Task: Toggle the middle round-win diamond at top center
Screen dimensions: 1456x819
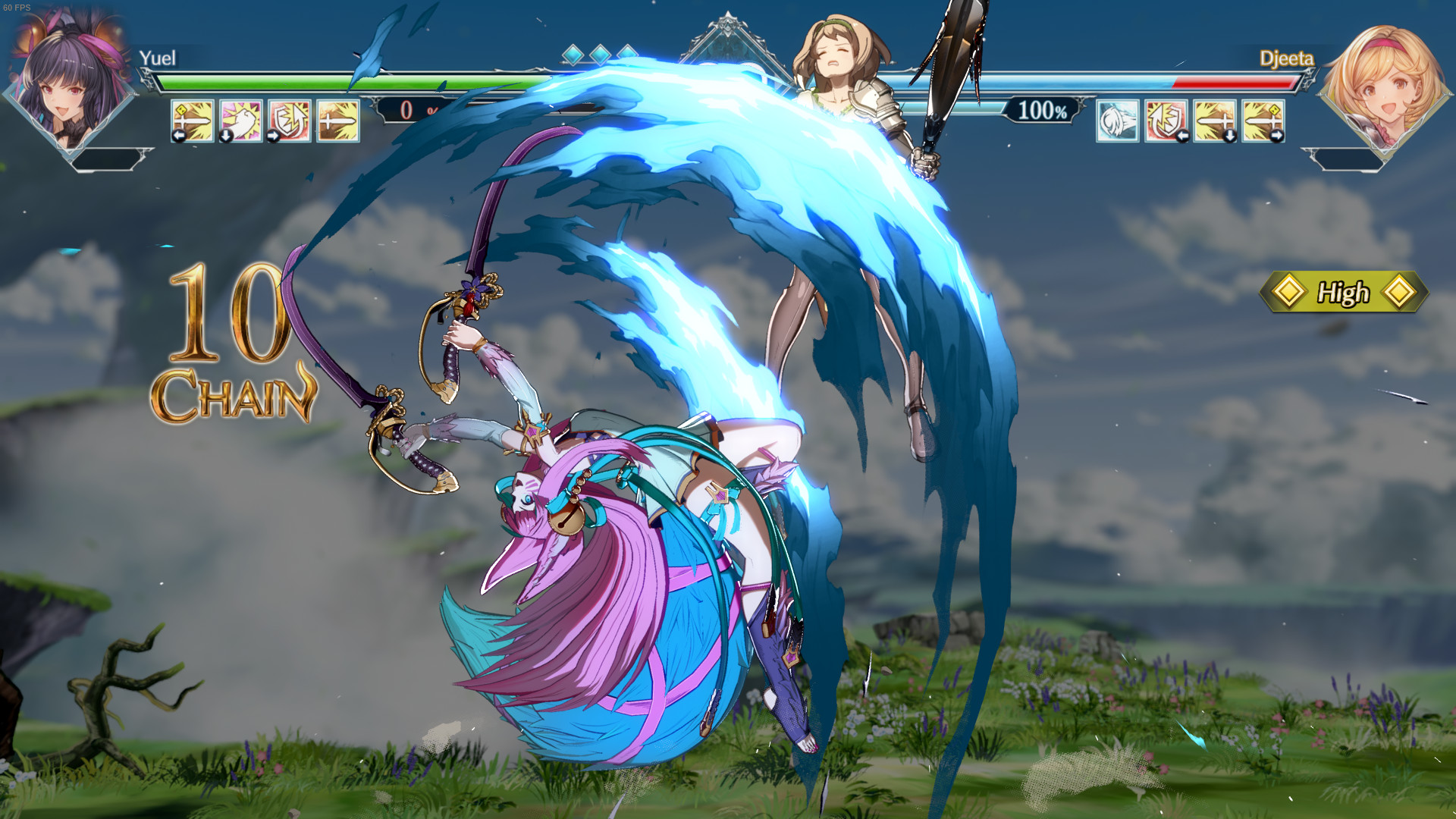Action: [x=599, y=55]
